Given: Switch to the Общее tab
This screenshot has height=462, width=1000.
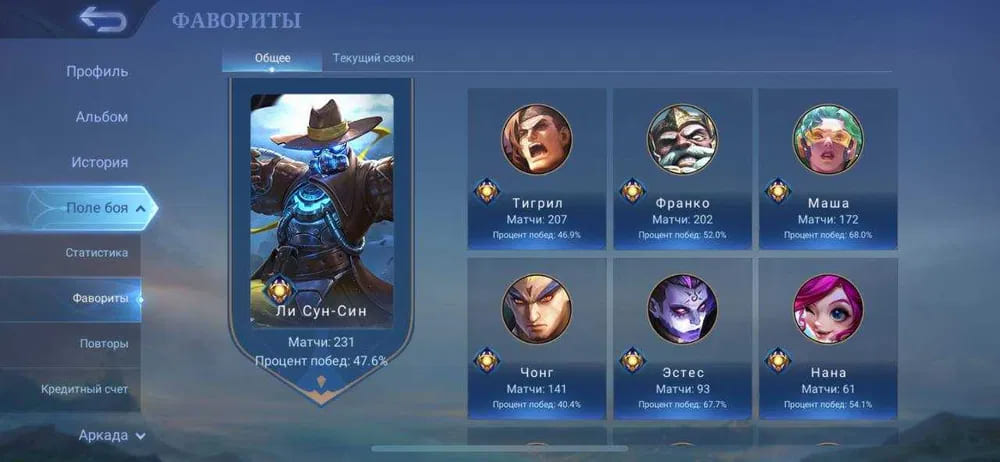Looking at the screenshot, I should (272, 58).
